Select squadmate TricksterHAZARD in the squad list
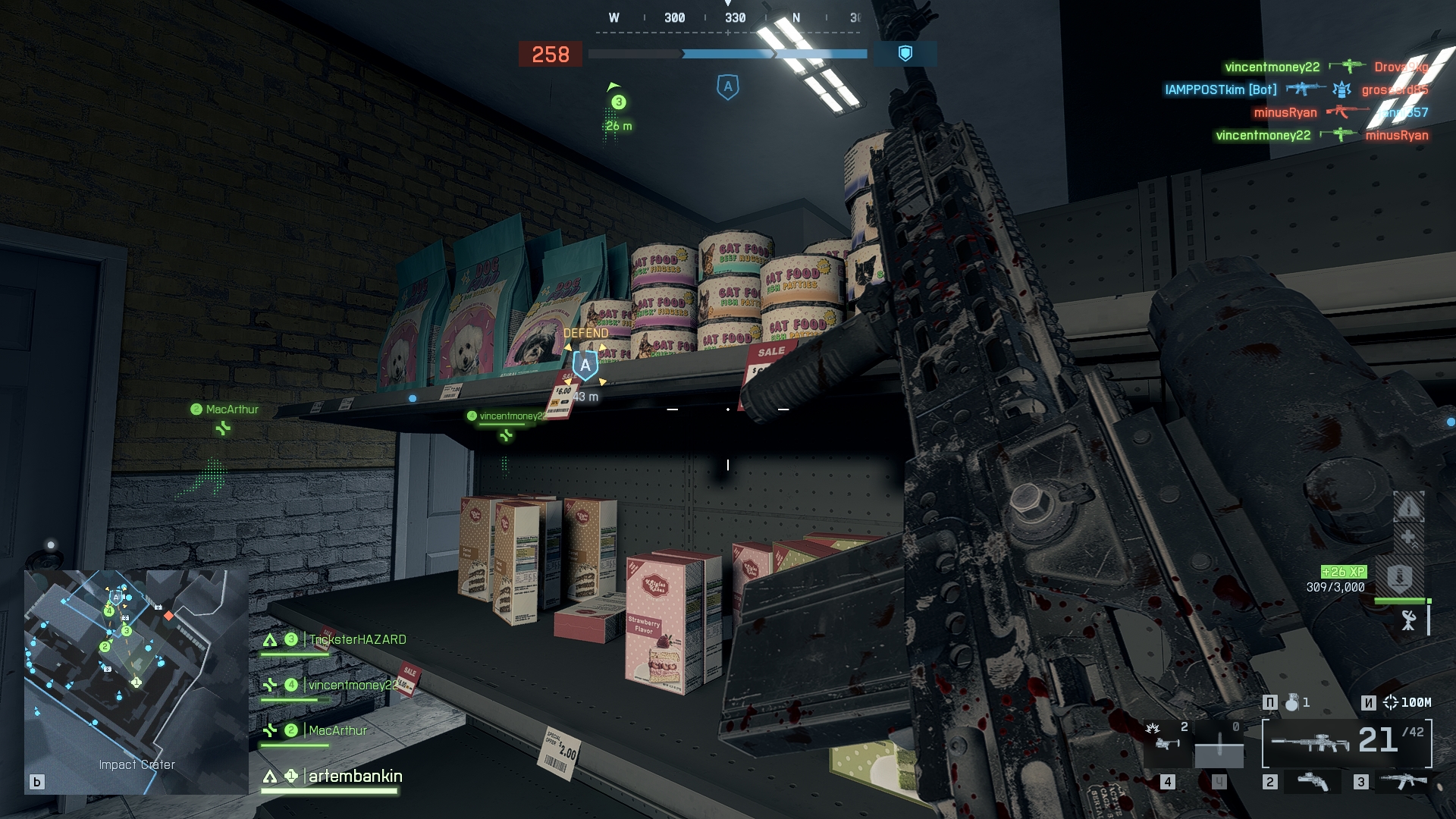This screenshot has height=819, width=1456. [x=356, y=640]
